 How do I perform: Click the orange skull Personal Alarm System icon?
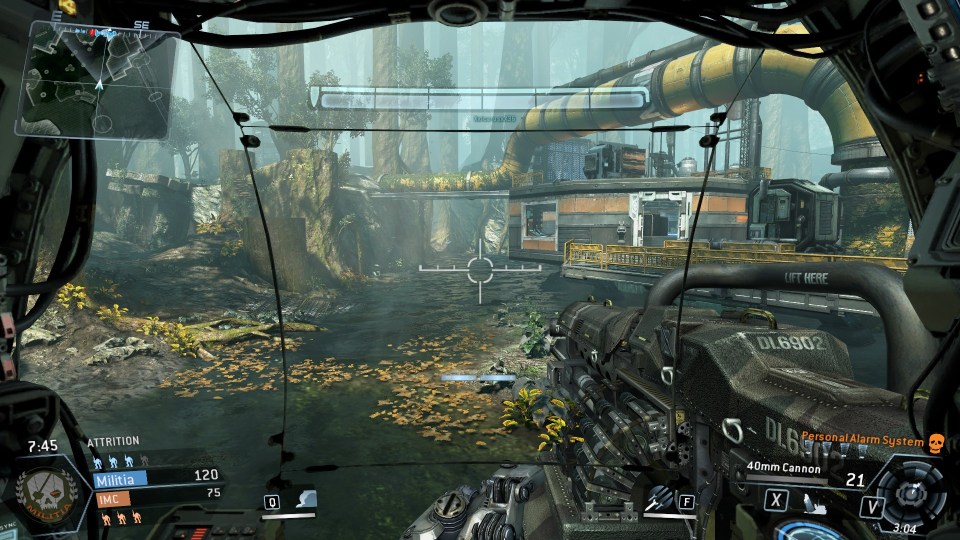pyautogui.click(x=935, y=442)
